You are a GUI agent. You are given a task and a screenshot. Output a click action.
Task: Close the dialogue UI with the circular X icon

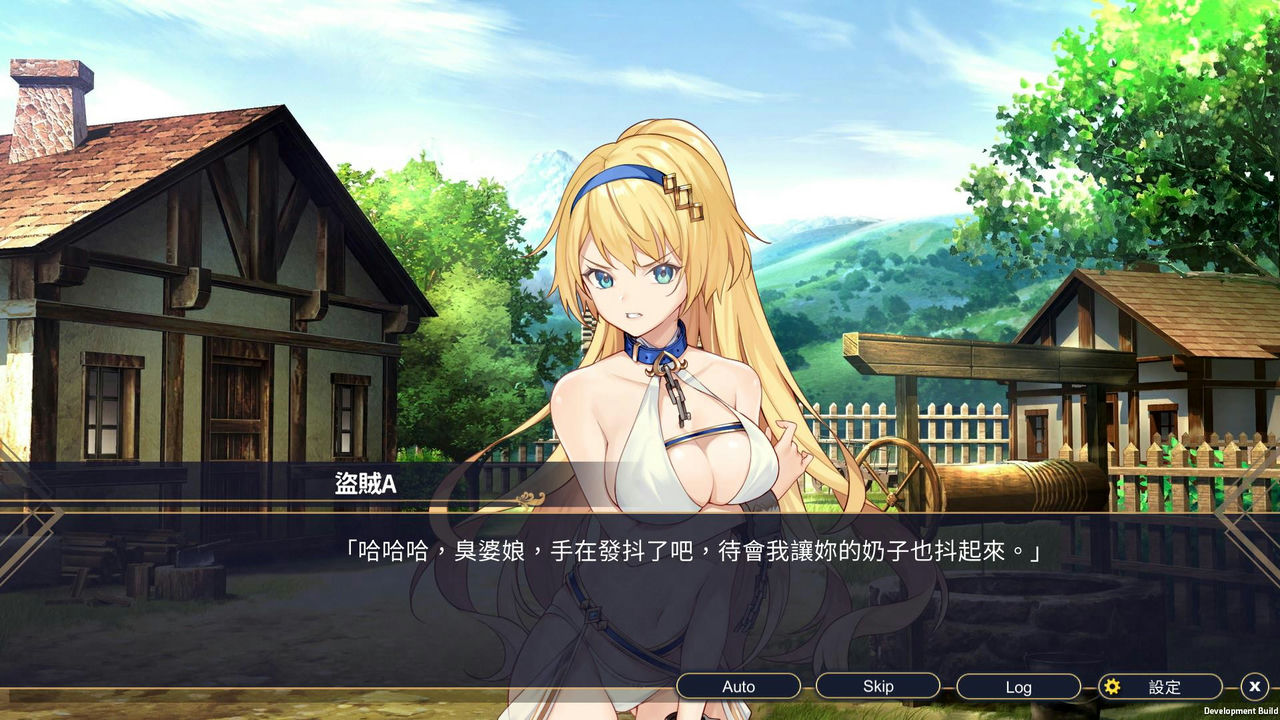pyautogui.click(x=1253, y=687)
